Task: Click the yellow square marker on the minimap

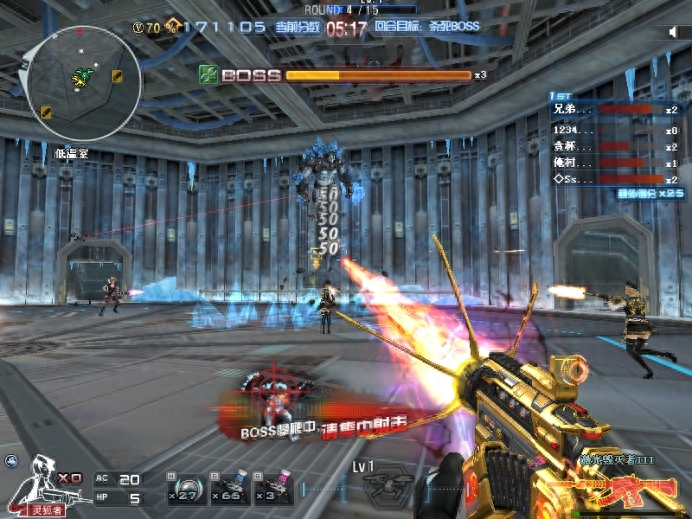Action: pos(117,77)
